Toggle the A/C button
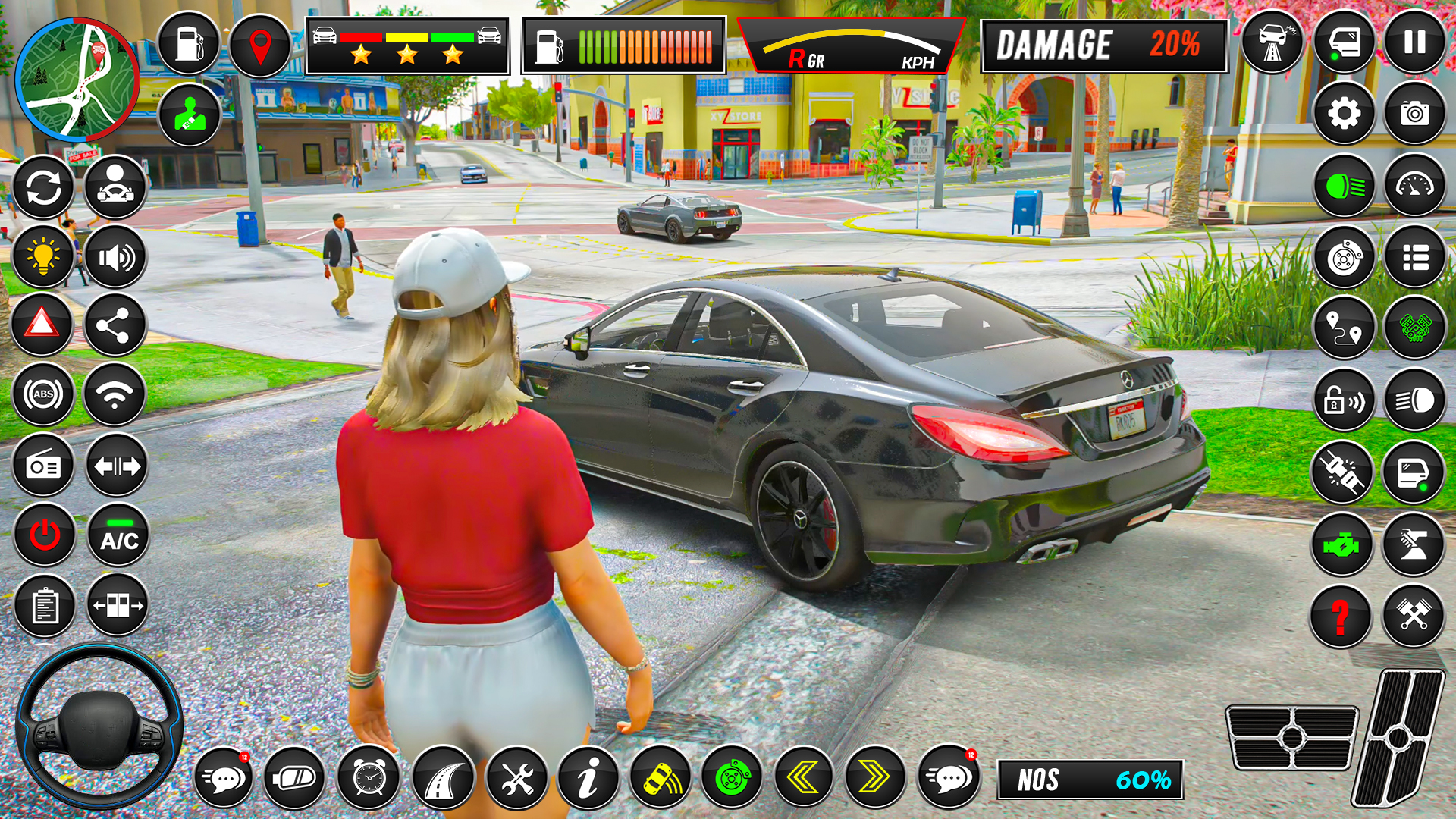The image size is (1456, 819). (x=119, y=535)
